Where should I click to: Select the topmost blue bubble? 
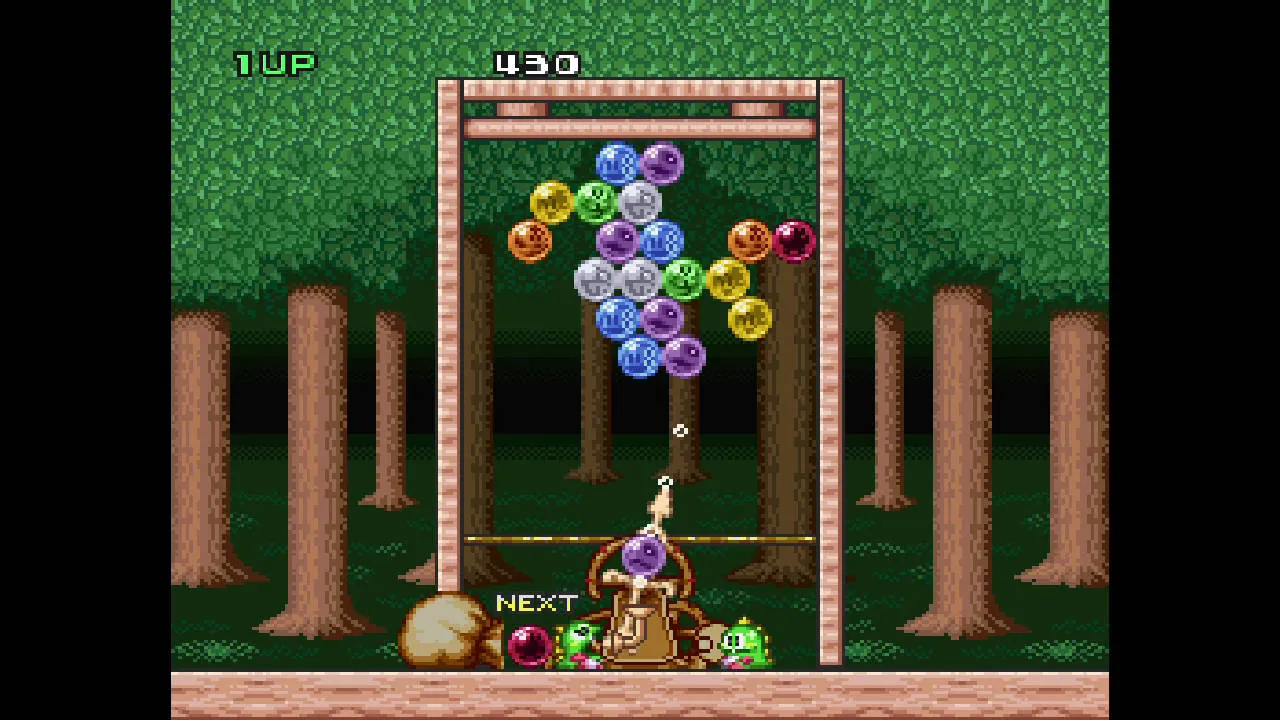[x=617, y=162]
